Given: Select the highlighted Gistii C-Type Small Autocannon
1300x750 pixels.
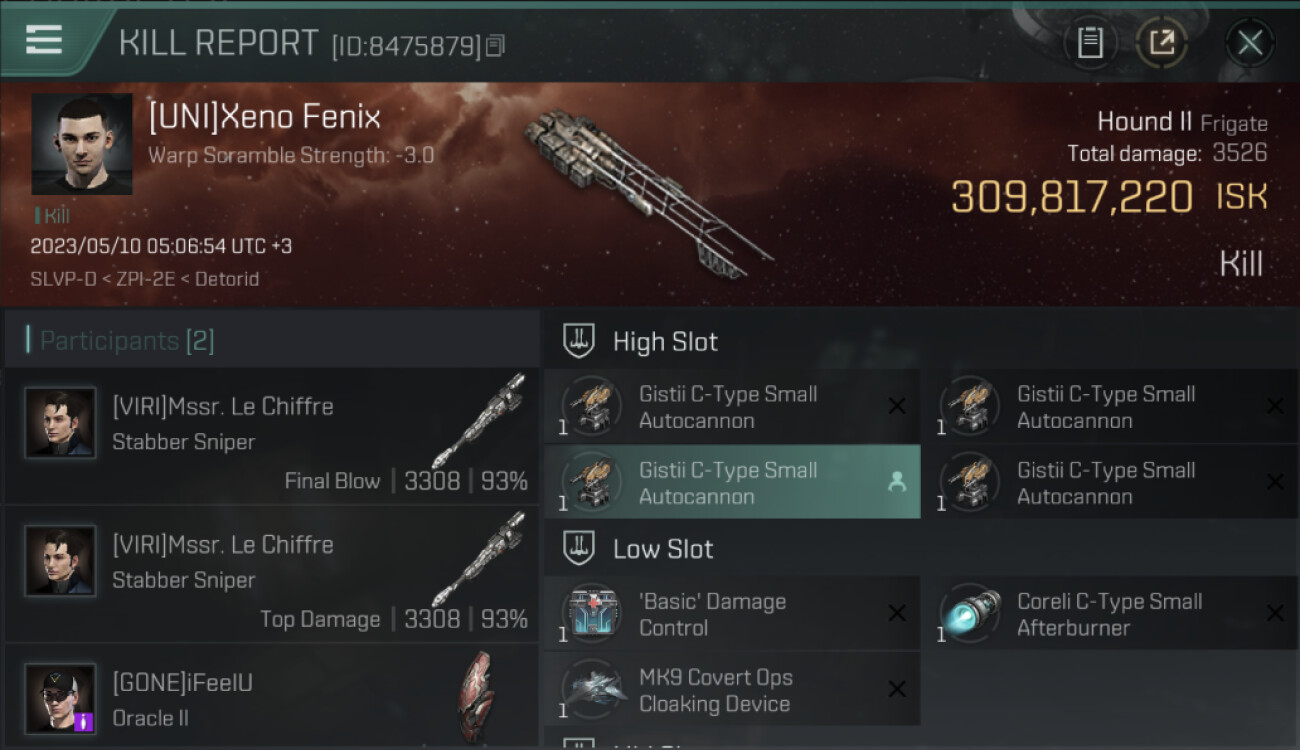Looking at the screenshot, I should click(731, 483).
